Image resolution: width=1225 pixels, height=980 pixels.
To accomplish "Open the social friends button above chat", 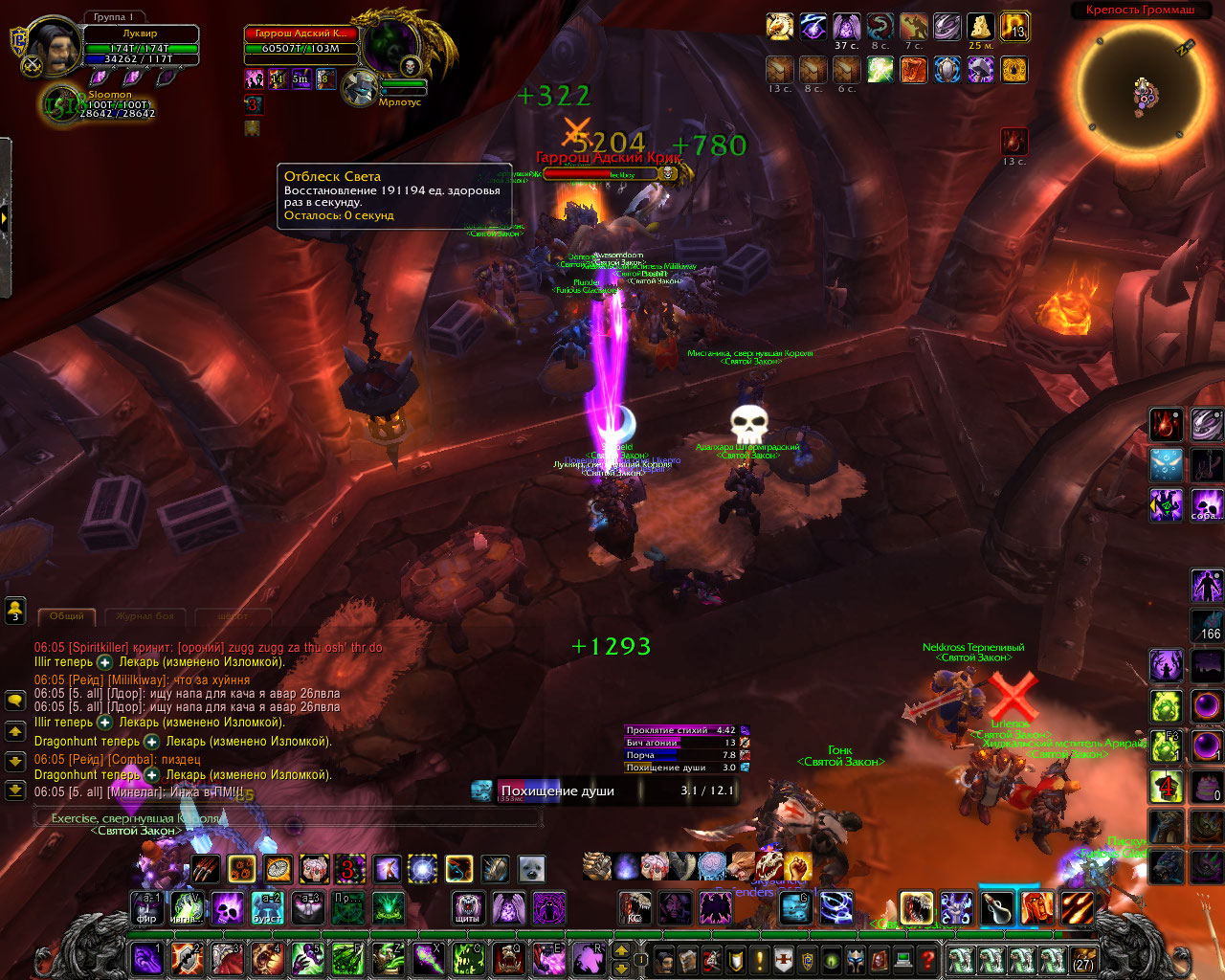I will [15, 611].
